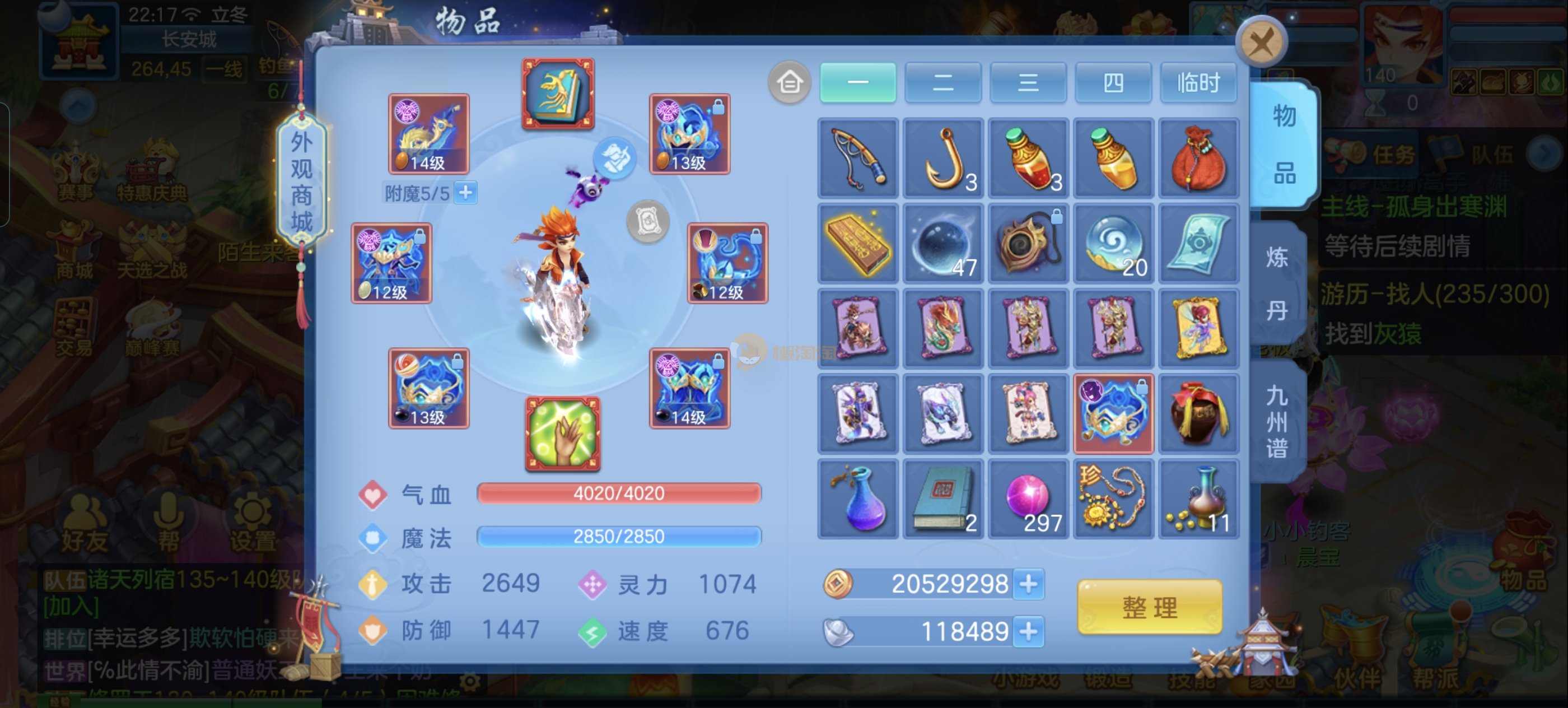This screenshot has width=1568, height=708.
Task: Switch to bag page 四
Action: [1113, 82]
